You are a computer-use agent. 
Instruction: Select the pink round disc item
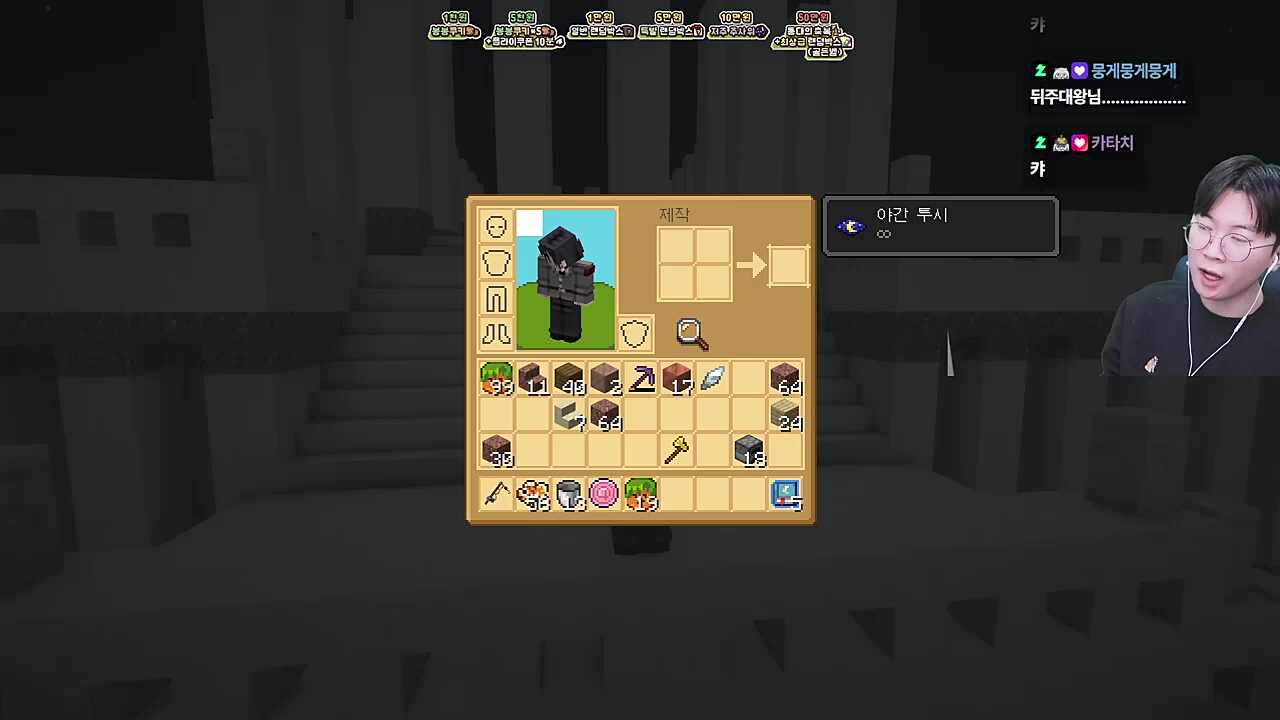tap(604, 494)
